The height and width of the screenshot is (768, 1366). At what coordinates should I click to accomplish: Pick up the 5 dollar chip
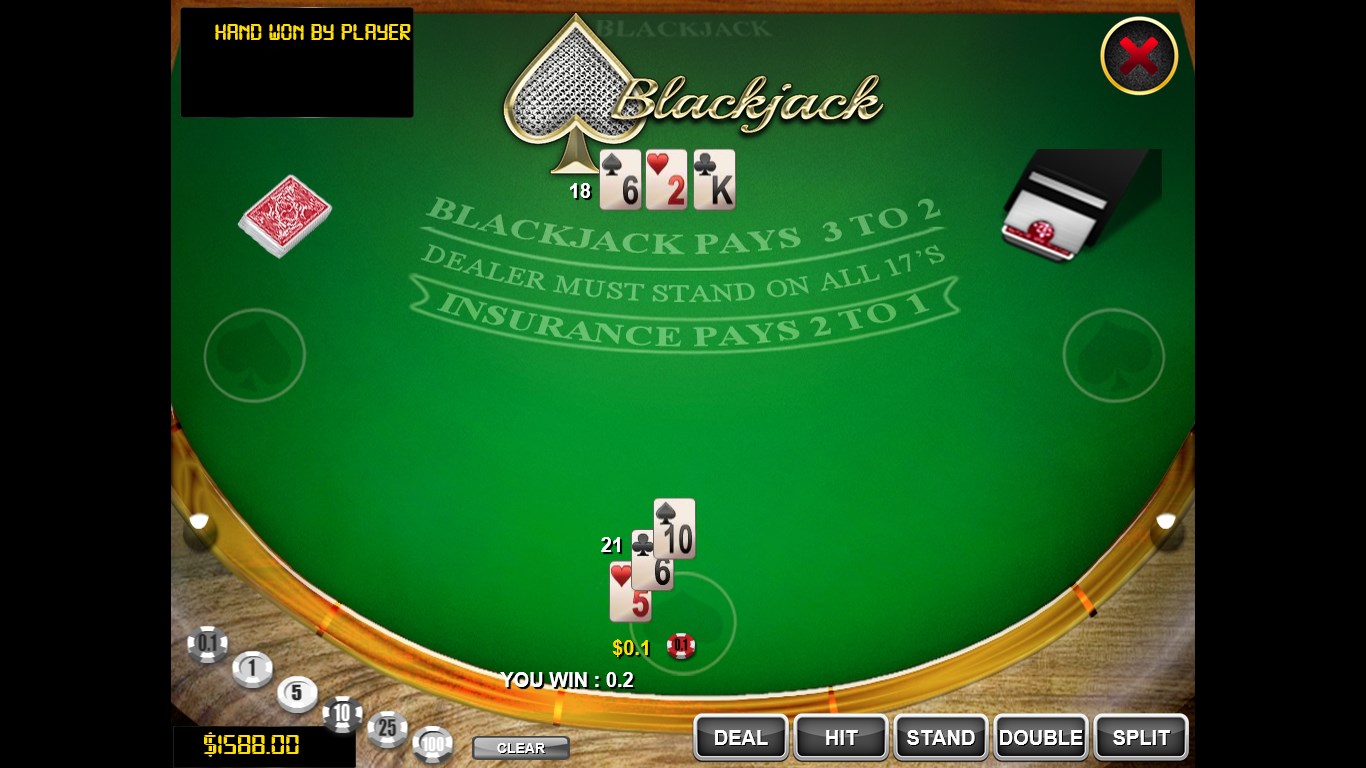(x=297, y=694)
